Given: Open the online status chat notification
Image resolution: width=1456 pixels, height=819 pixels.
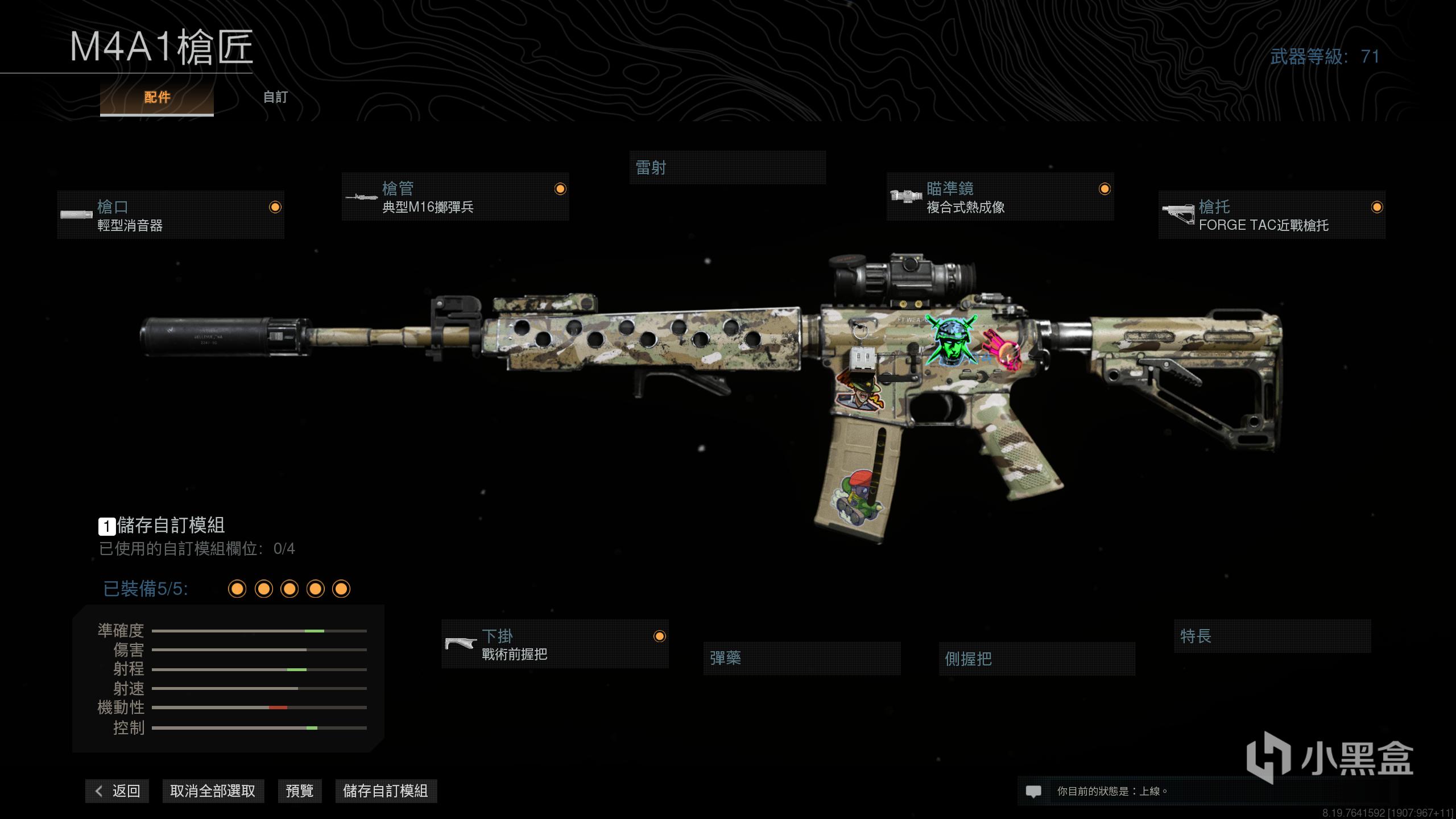Looking at the screenshot, I should coord(1033,791).
